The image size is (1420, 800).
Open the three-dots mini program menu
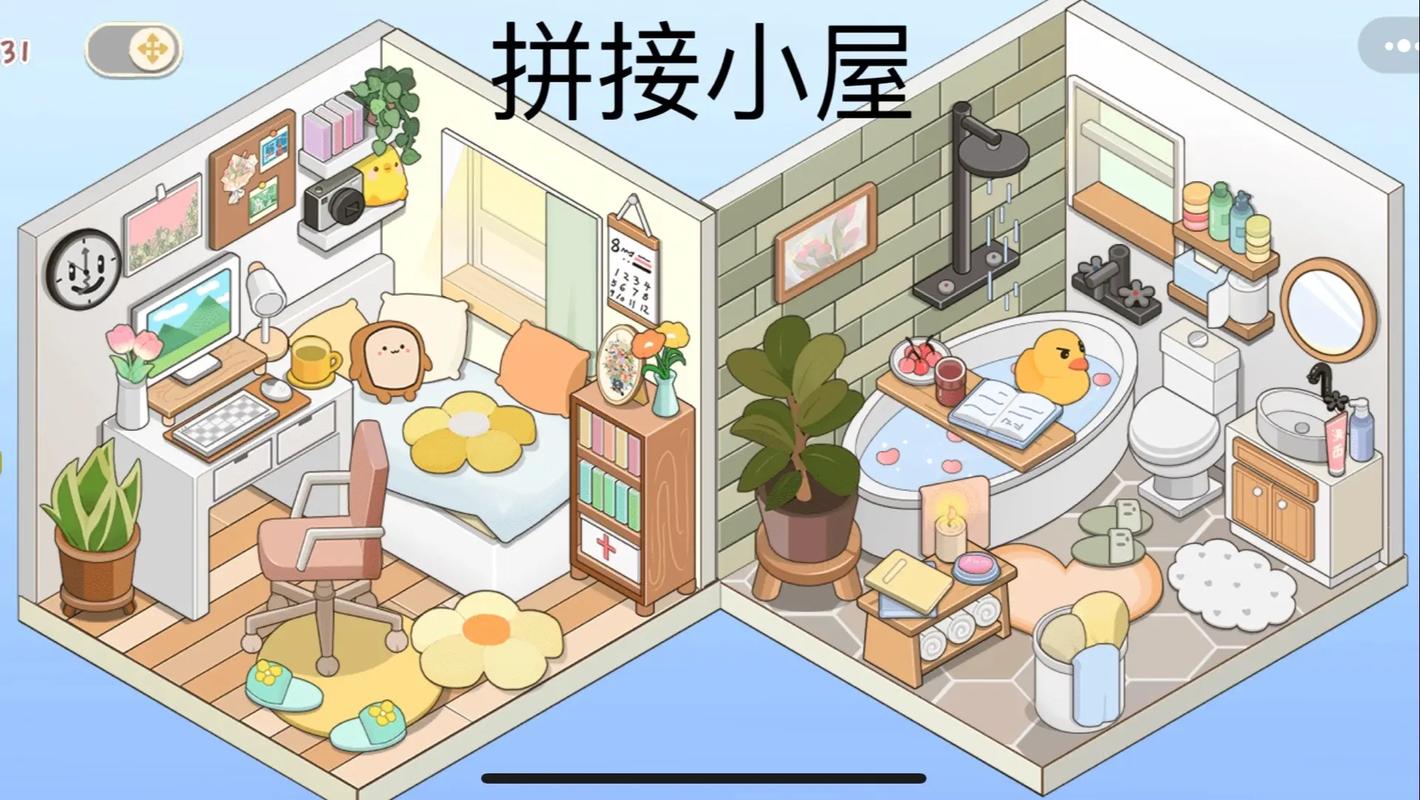[x=1399, y=44]
